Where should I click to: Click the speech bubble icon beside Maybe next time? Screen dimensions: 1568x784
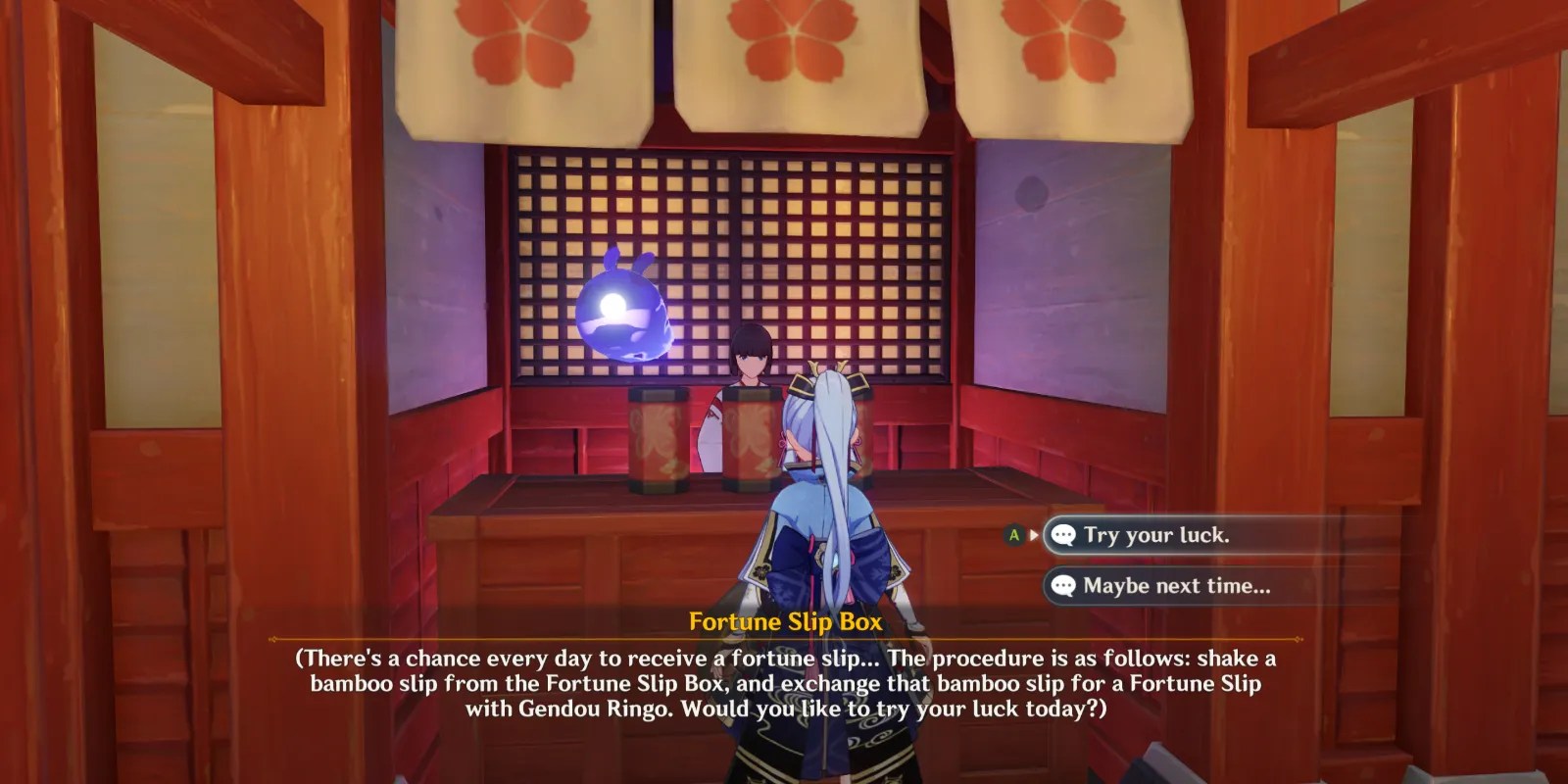[x=1063, y=585]
